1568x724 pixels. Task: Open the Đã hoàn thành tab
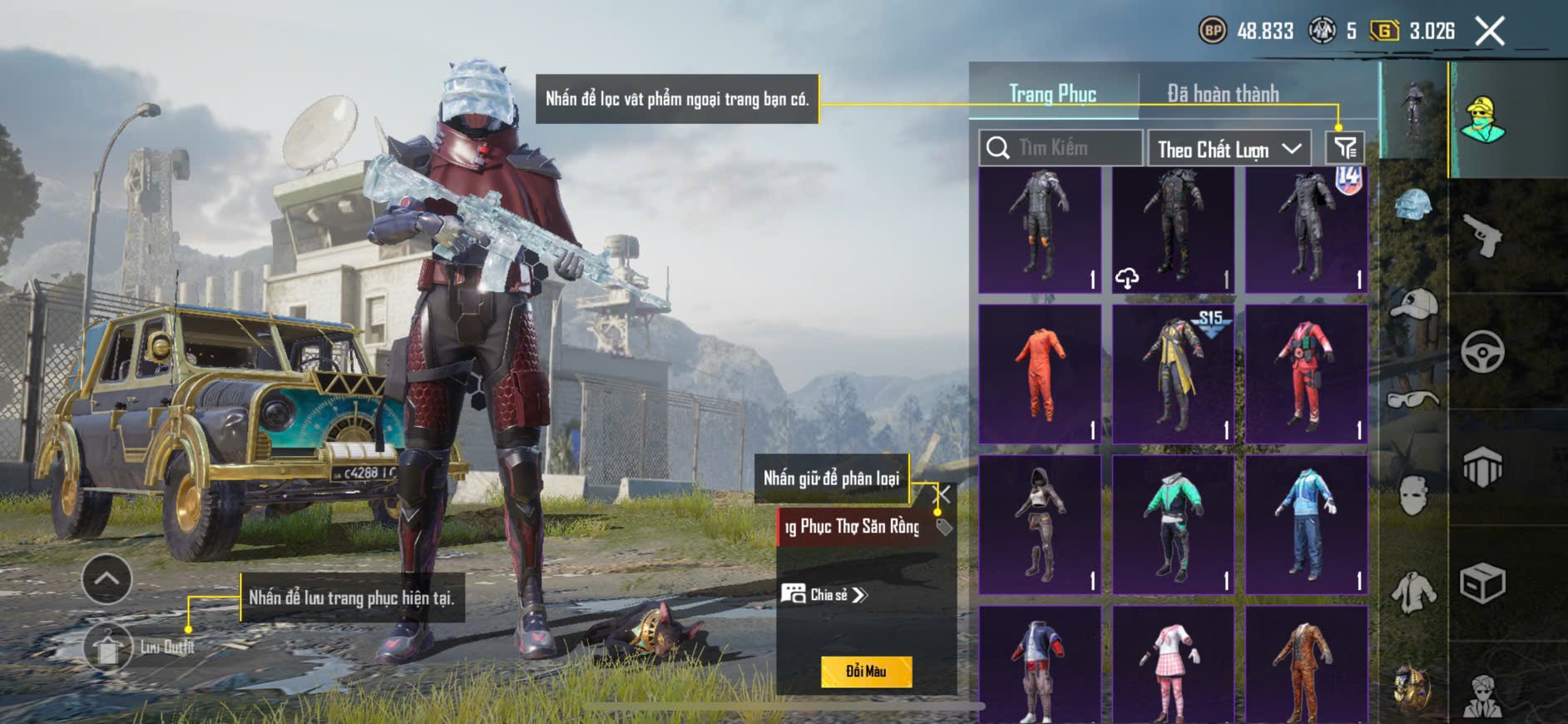click(x=1223, y=94)
